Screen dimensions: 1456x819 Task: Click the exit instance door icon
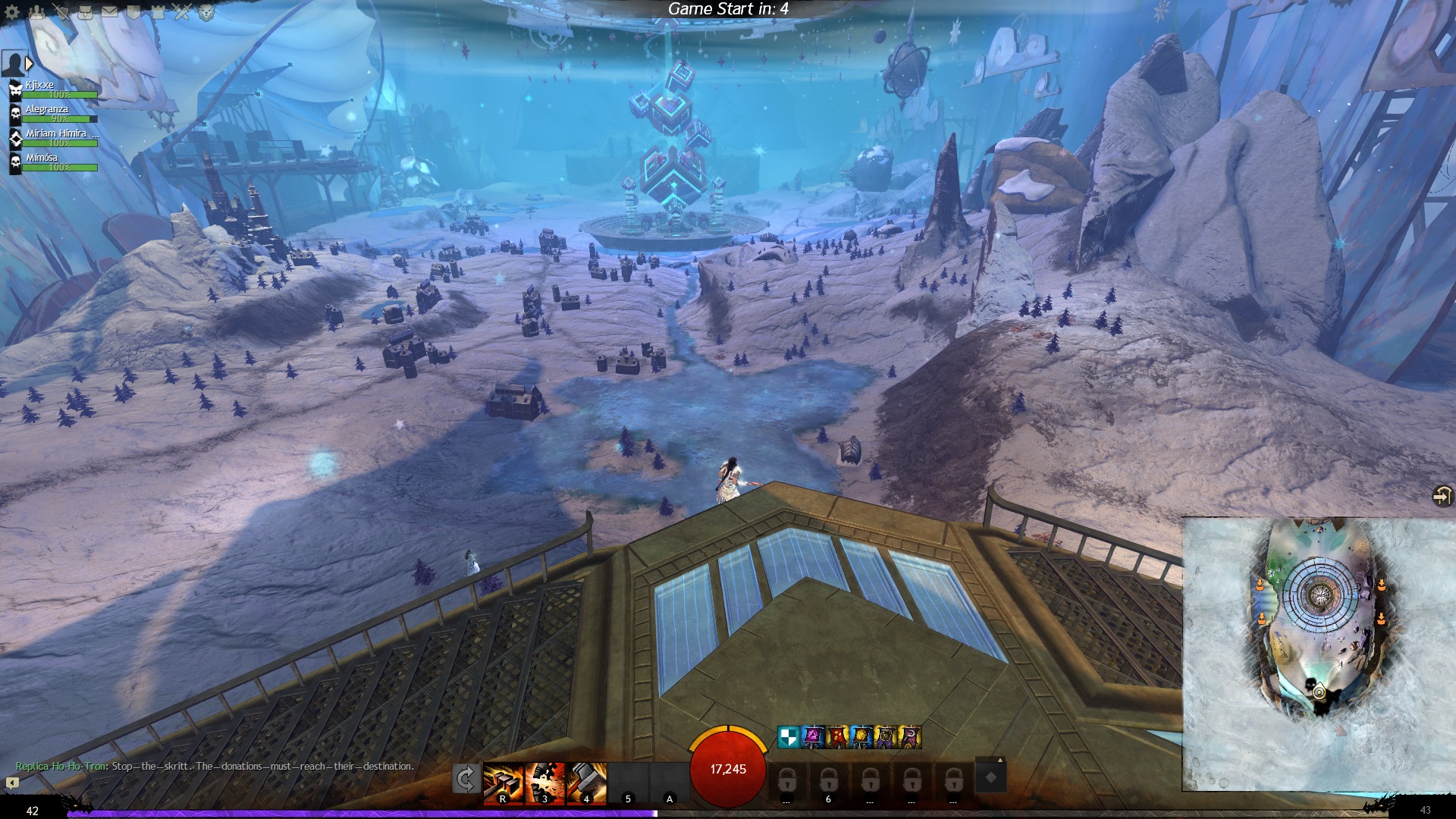point(1442,496)
